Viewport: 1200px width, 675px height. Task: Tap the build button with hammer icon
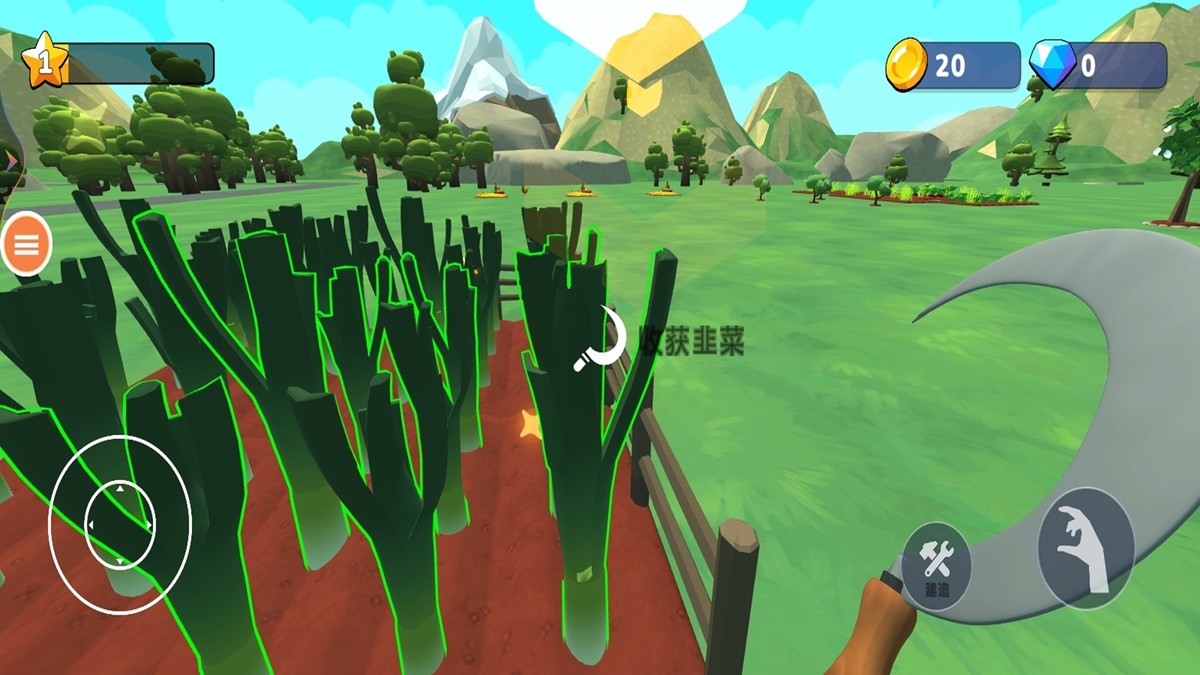coord(937,566)
